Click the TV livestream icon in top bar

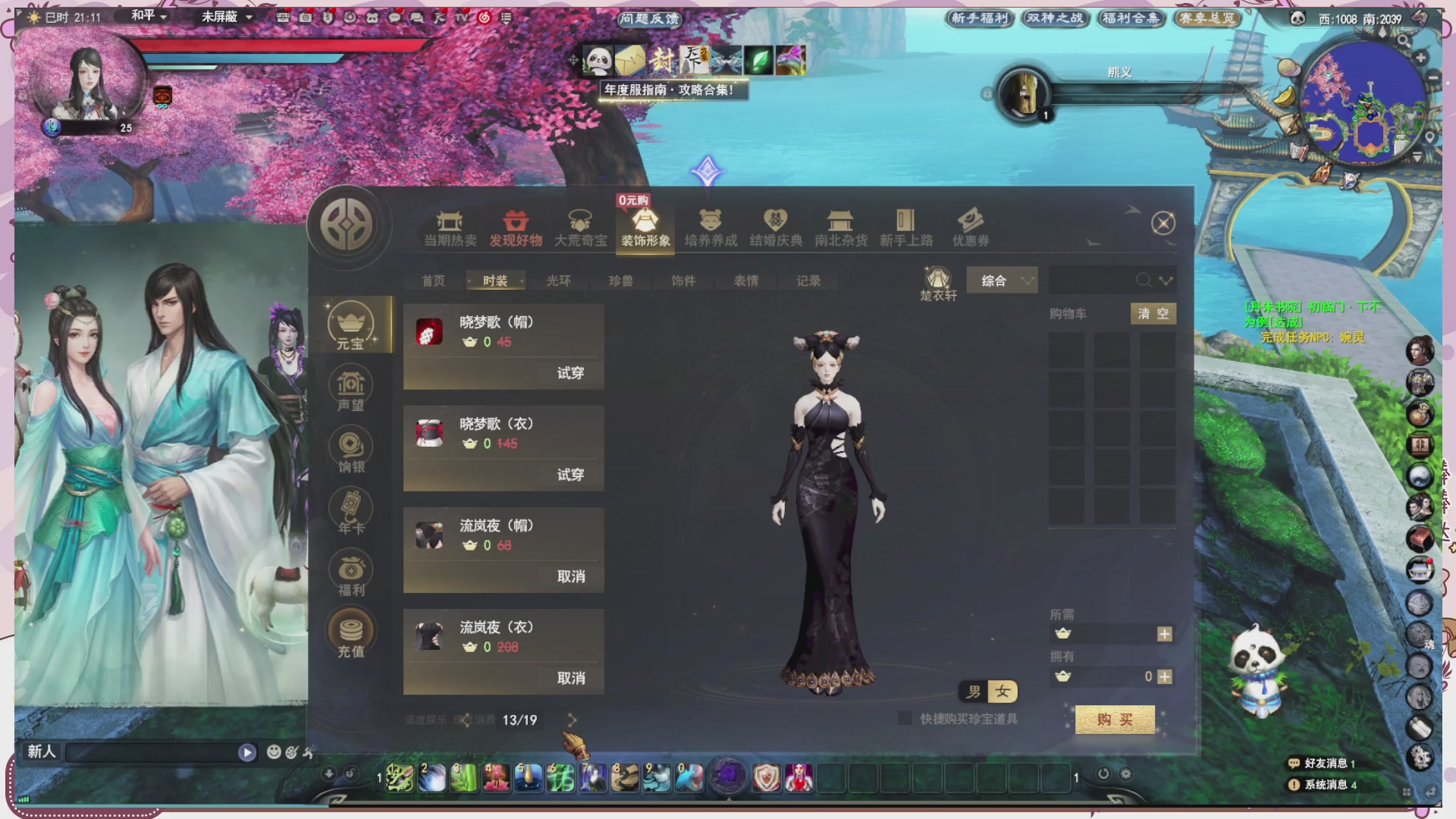coord(461,16)
